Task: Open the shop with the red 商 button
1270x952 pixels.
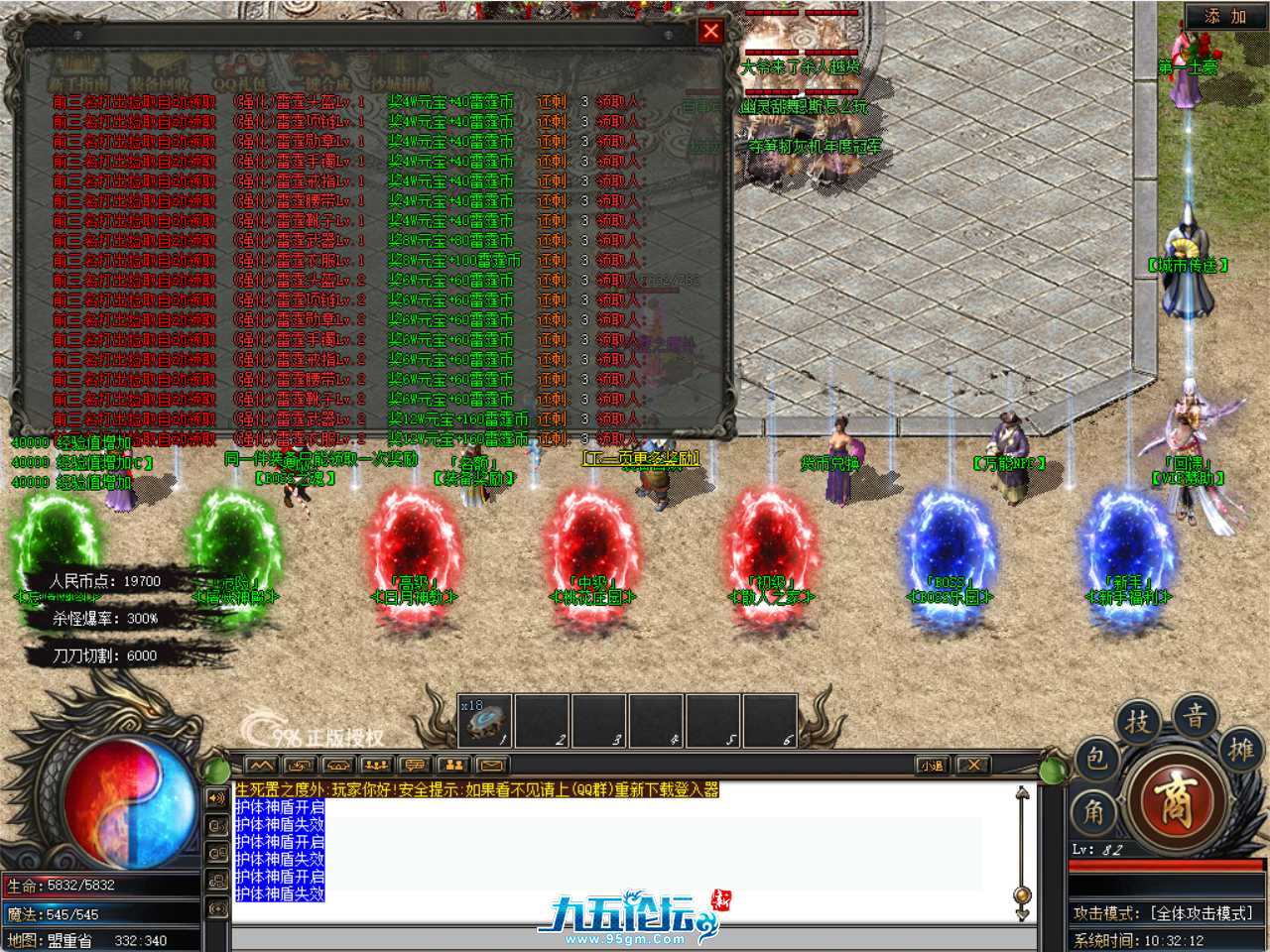Action: coord(1174,801)
